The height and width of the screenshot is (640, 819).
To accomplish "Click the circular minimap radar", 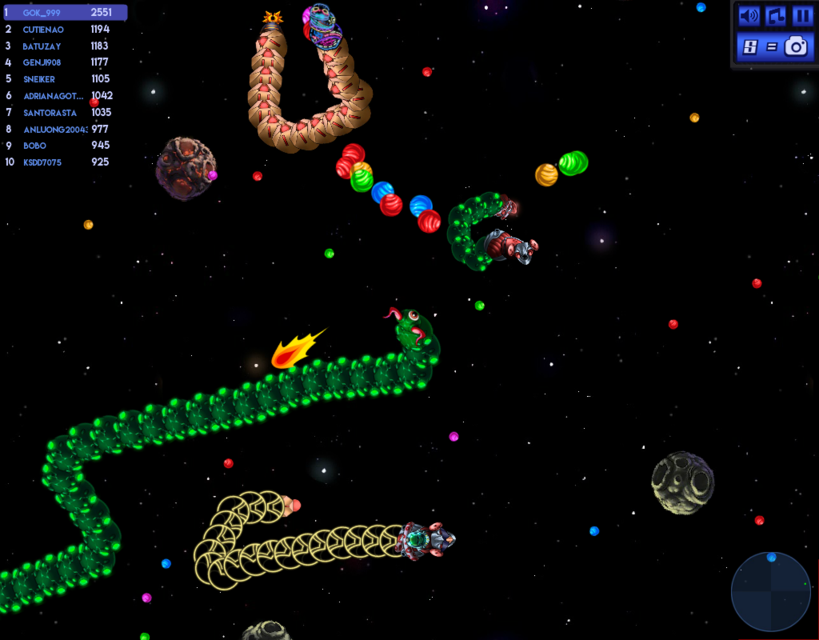I will click(x=771, y=592).
